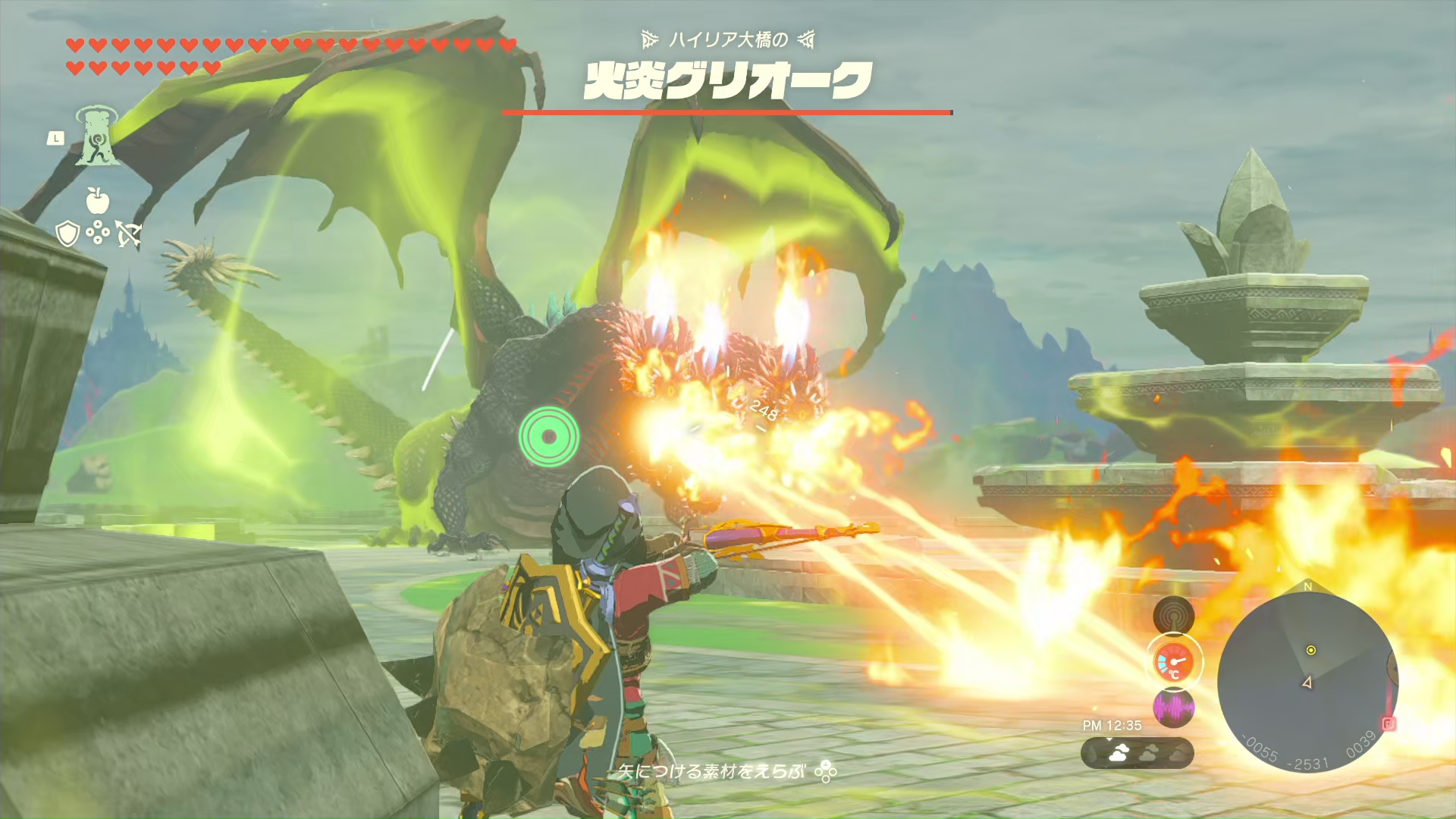Click the pink shrine marker on minimap
The height and width of the screenshot is (819, 1456).
coord(1389,723)
